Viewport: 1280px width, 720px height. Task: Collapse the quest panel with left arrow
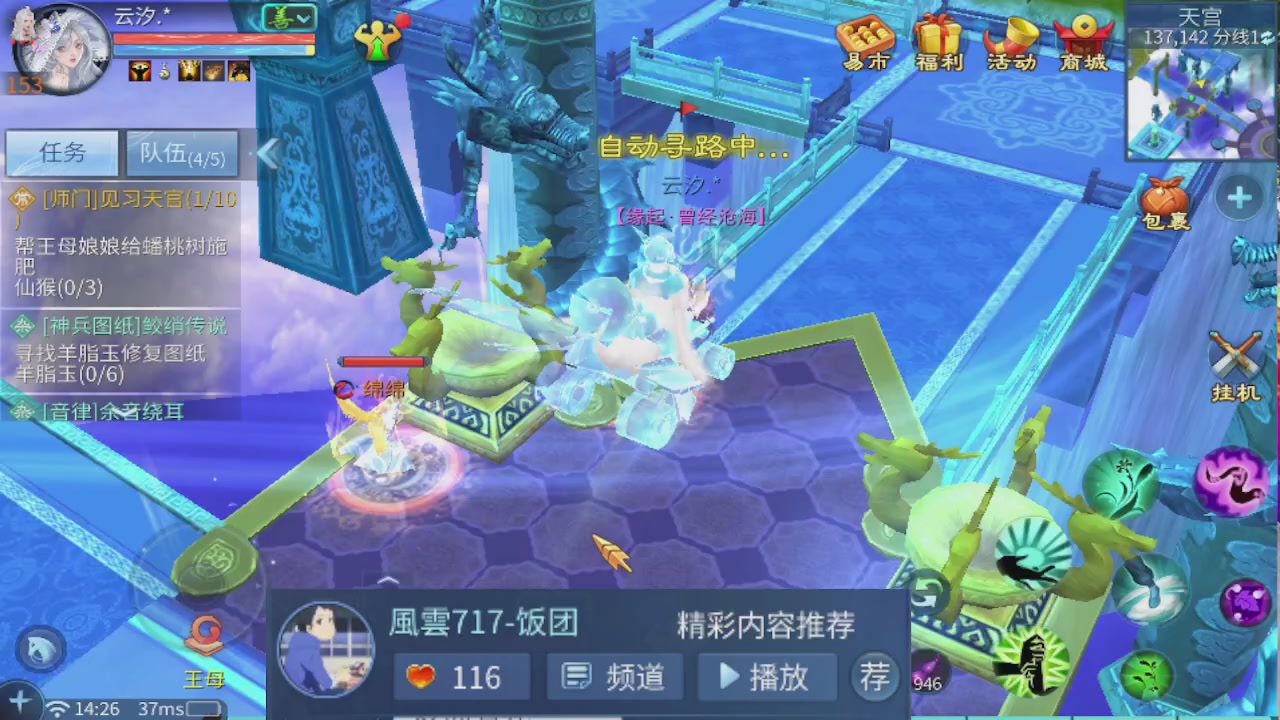coord(268,152)
